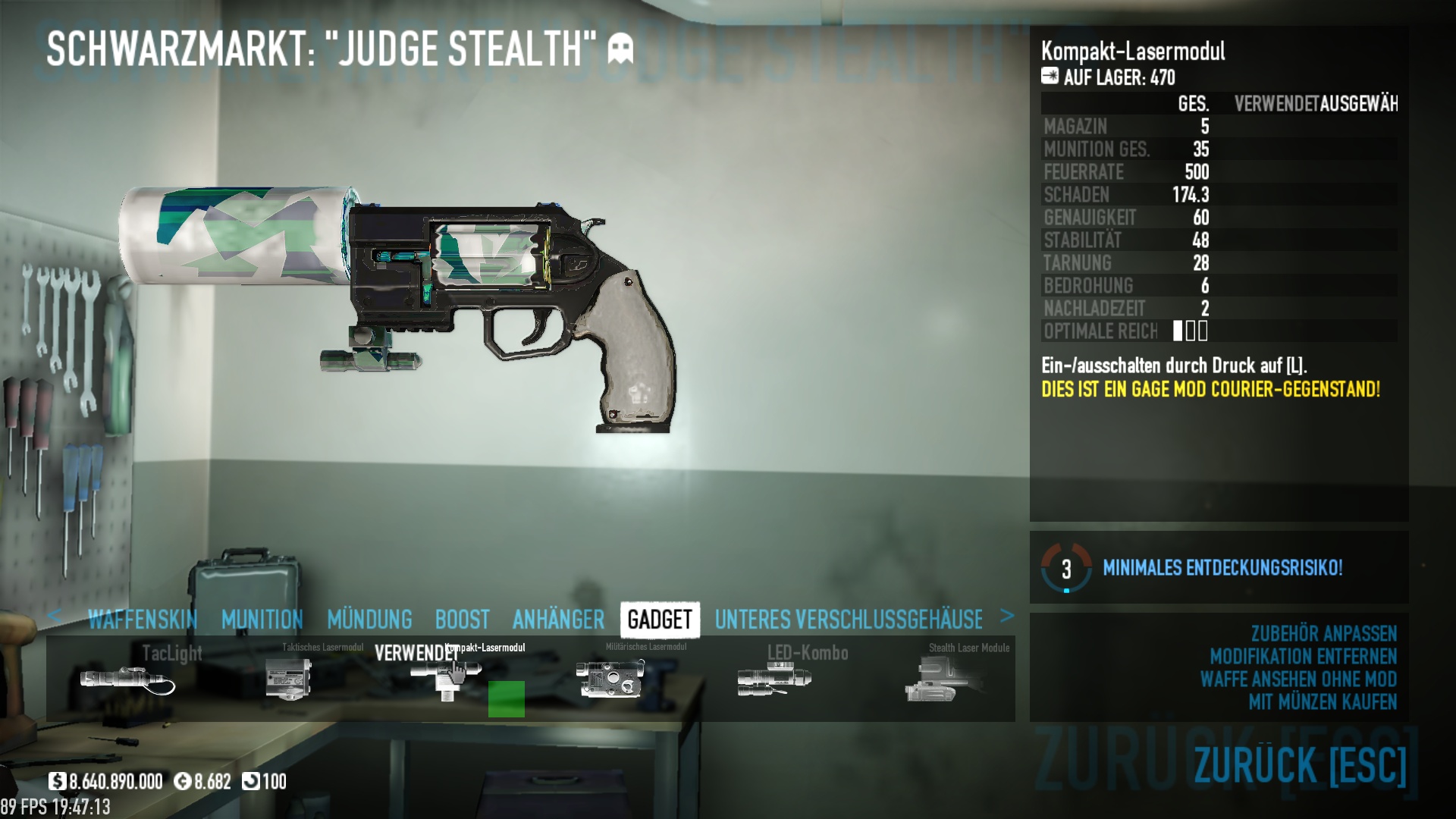
Task: Select Waffe ansehen ohne Mod
Action: [1298, 679]
